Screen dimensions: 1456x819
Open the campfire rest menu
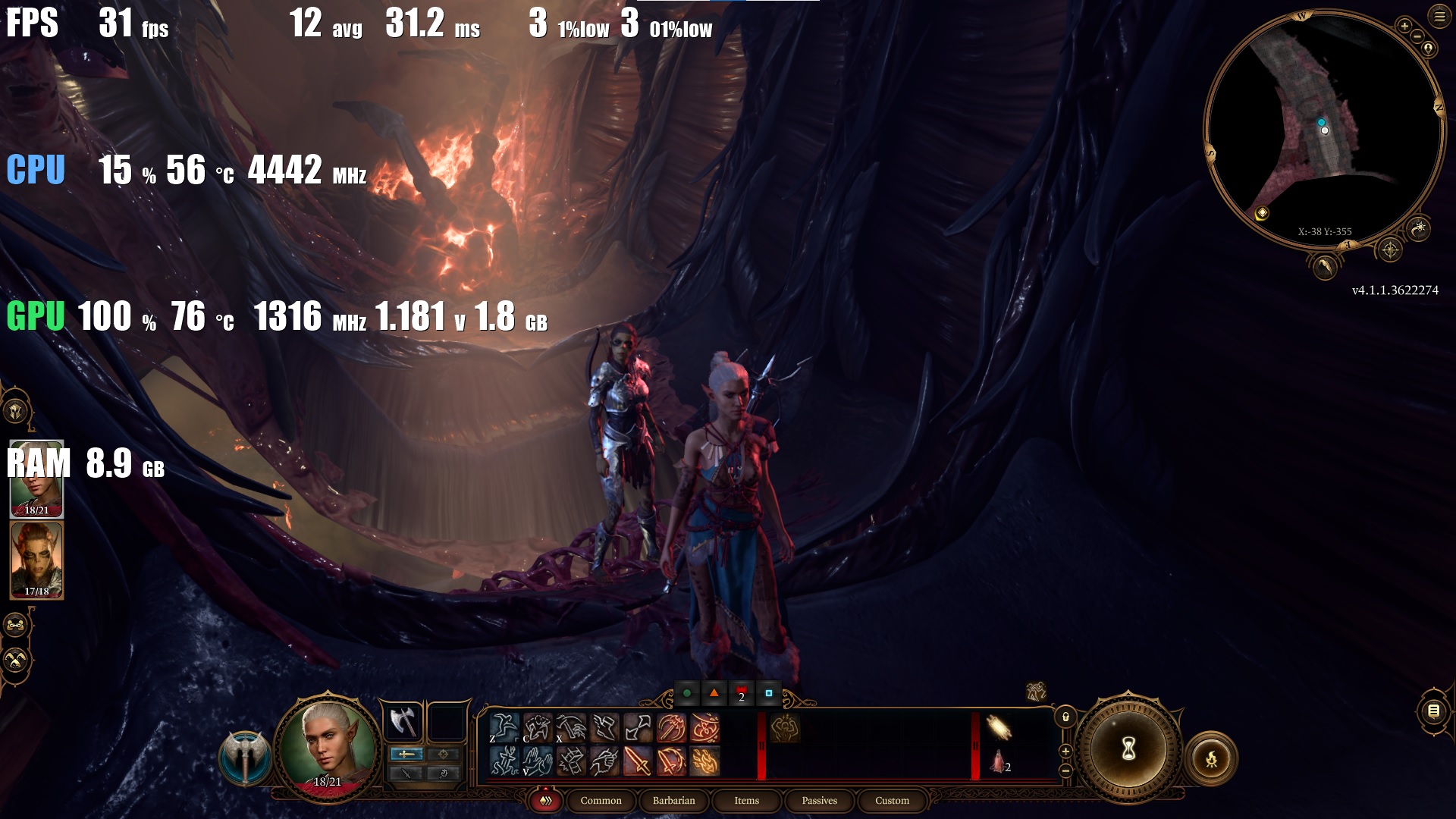coord(1211,758)
